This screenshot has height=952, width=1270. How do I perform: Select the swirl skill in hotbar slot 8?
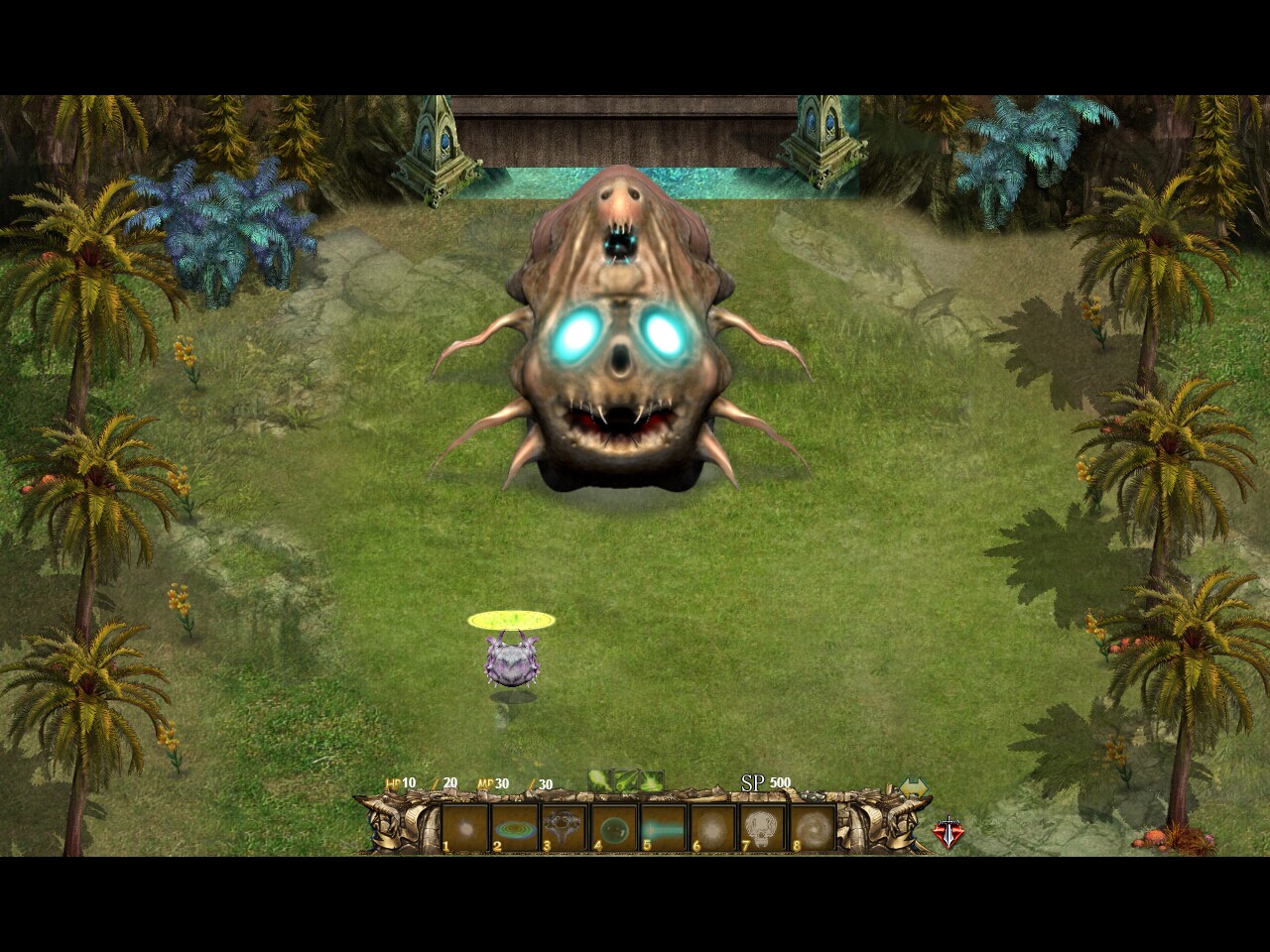point(815,827)
